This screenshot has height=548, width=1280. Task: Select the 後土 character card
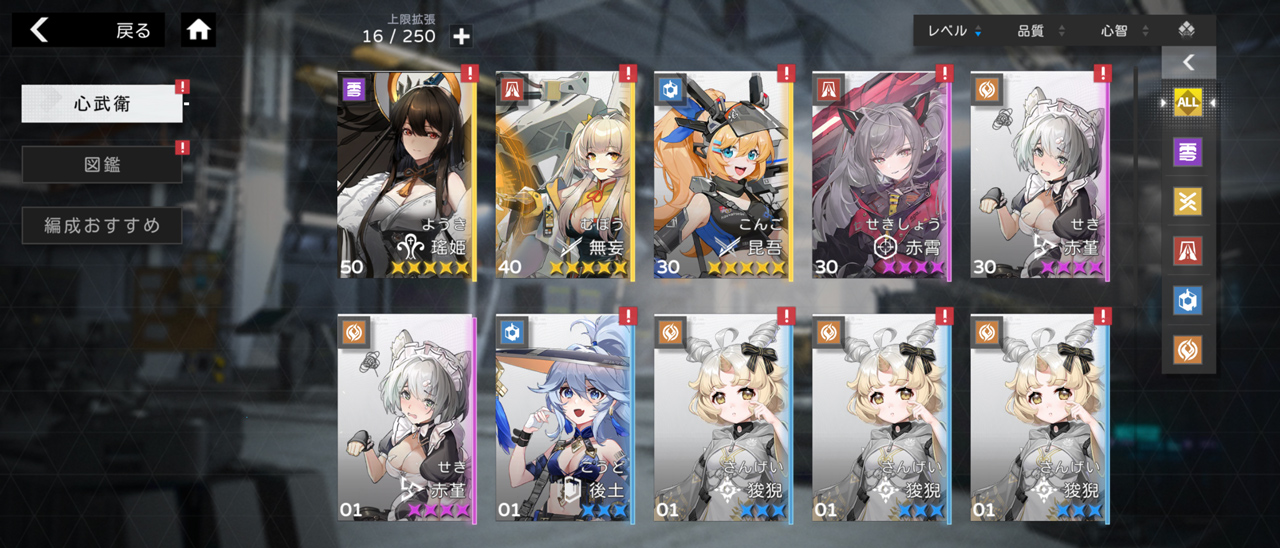(x=564, y=418)
